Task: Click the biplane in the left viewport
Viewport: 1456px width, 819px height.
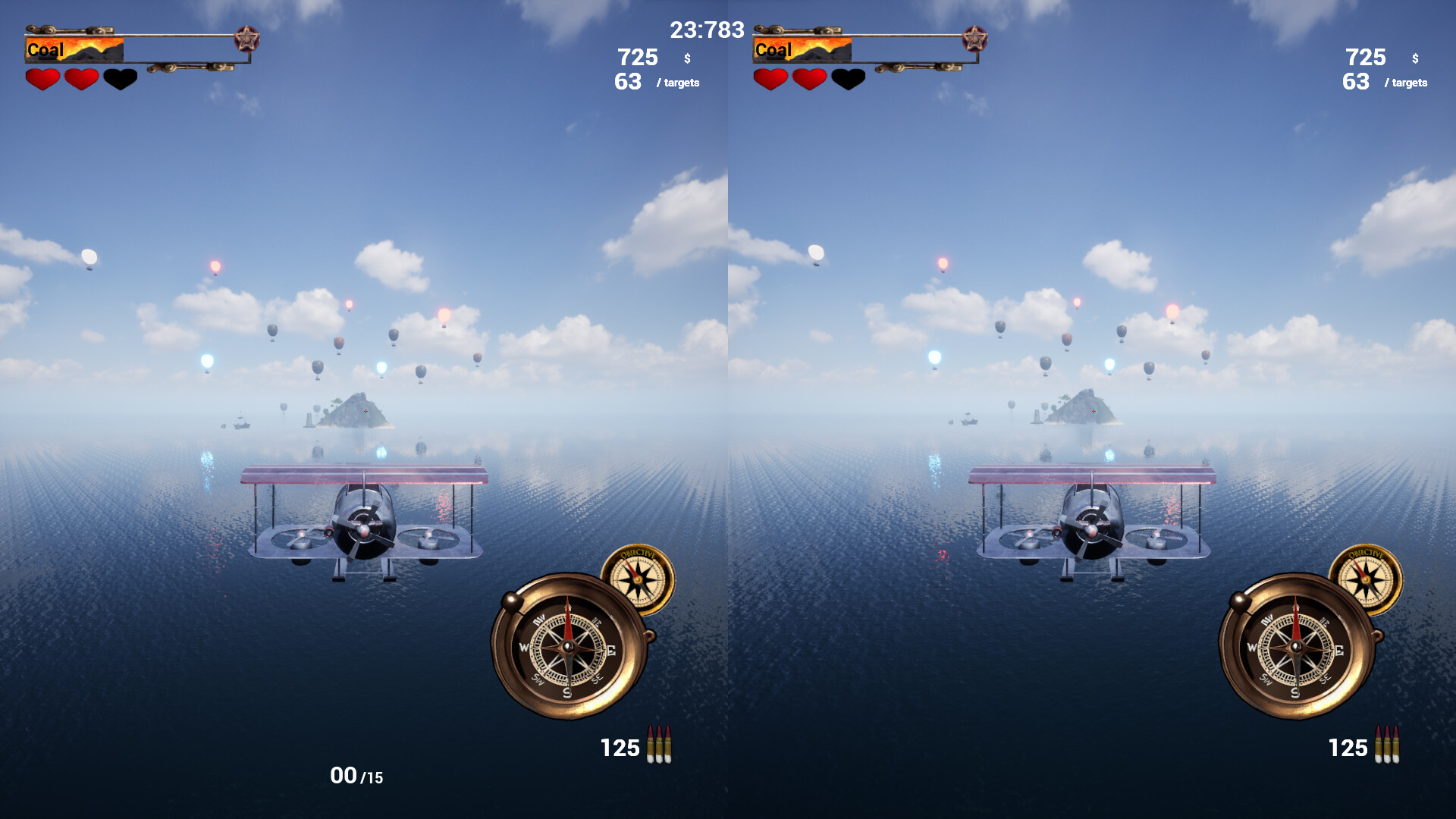Action: point(362,523)
